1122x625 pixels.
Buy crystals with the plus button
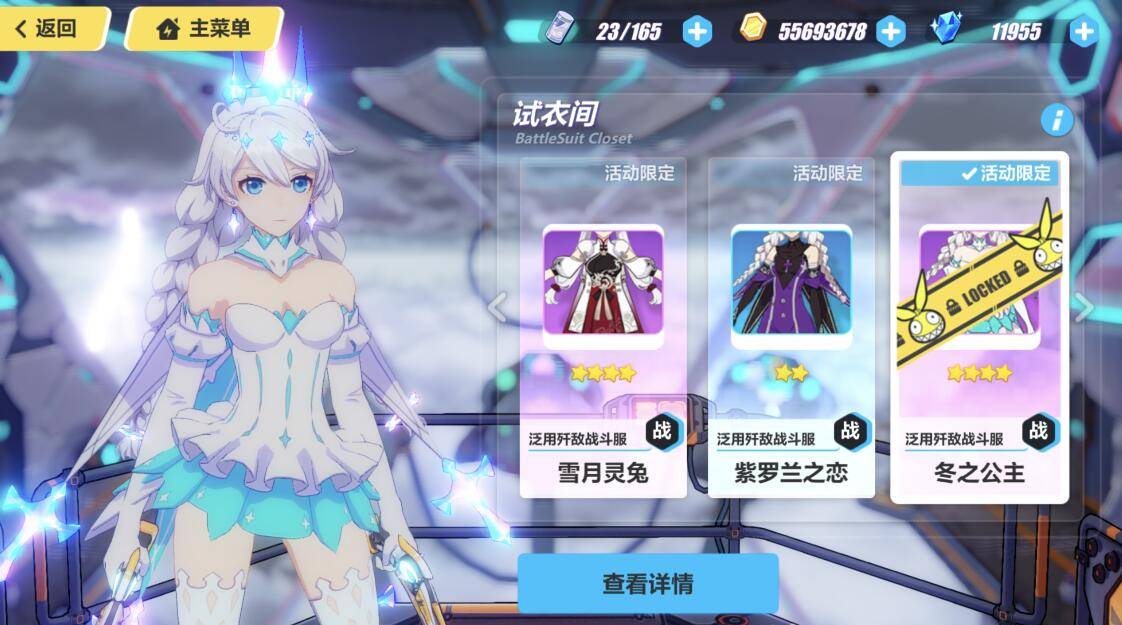pos(1084,31)
